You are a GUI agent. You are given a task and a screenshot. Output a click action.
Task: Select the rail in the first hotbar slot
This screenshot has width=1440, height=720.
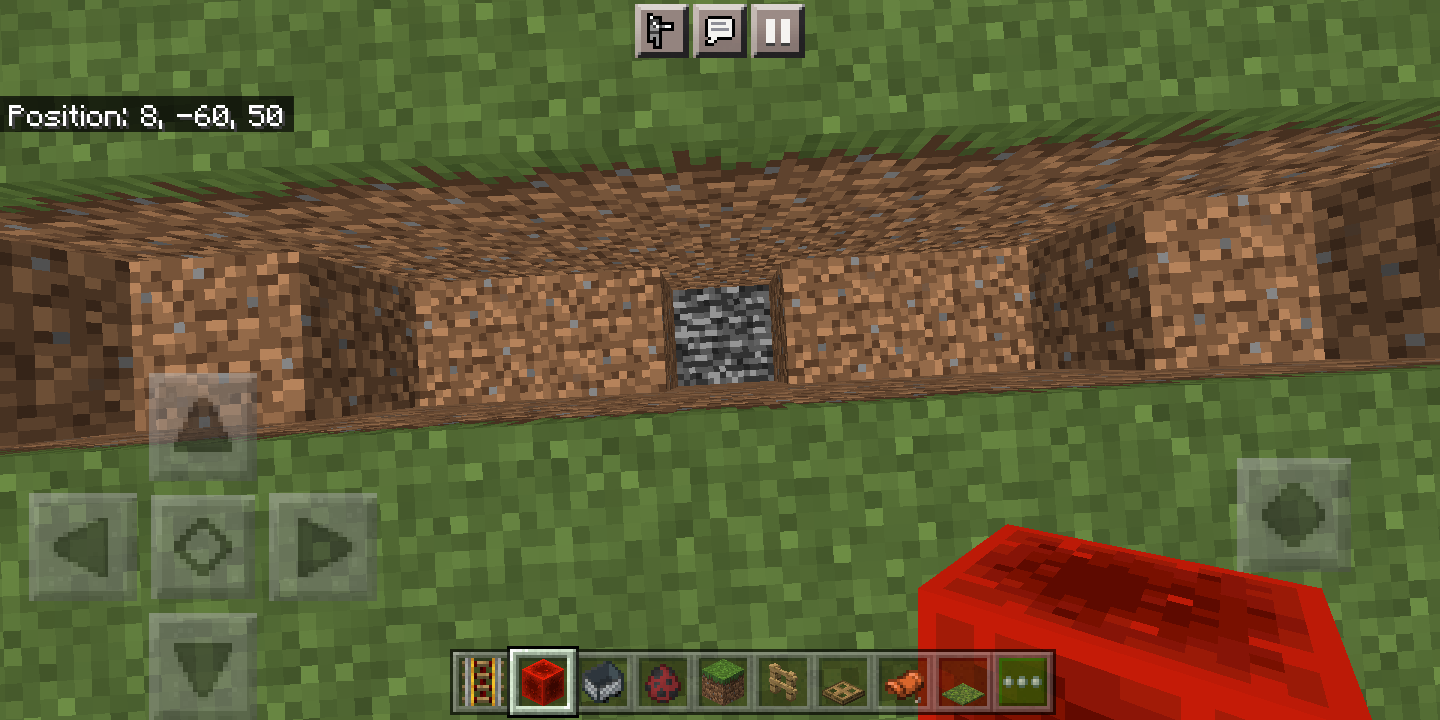(x=480, y=684)
